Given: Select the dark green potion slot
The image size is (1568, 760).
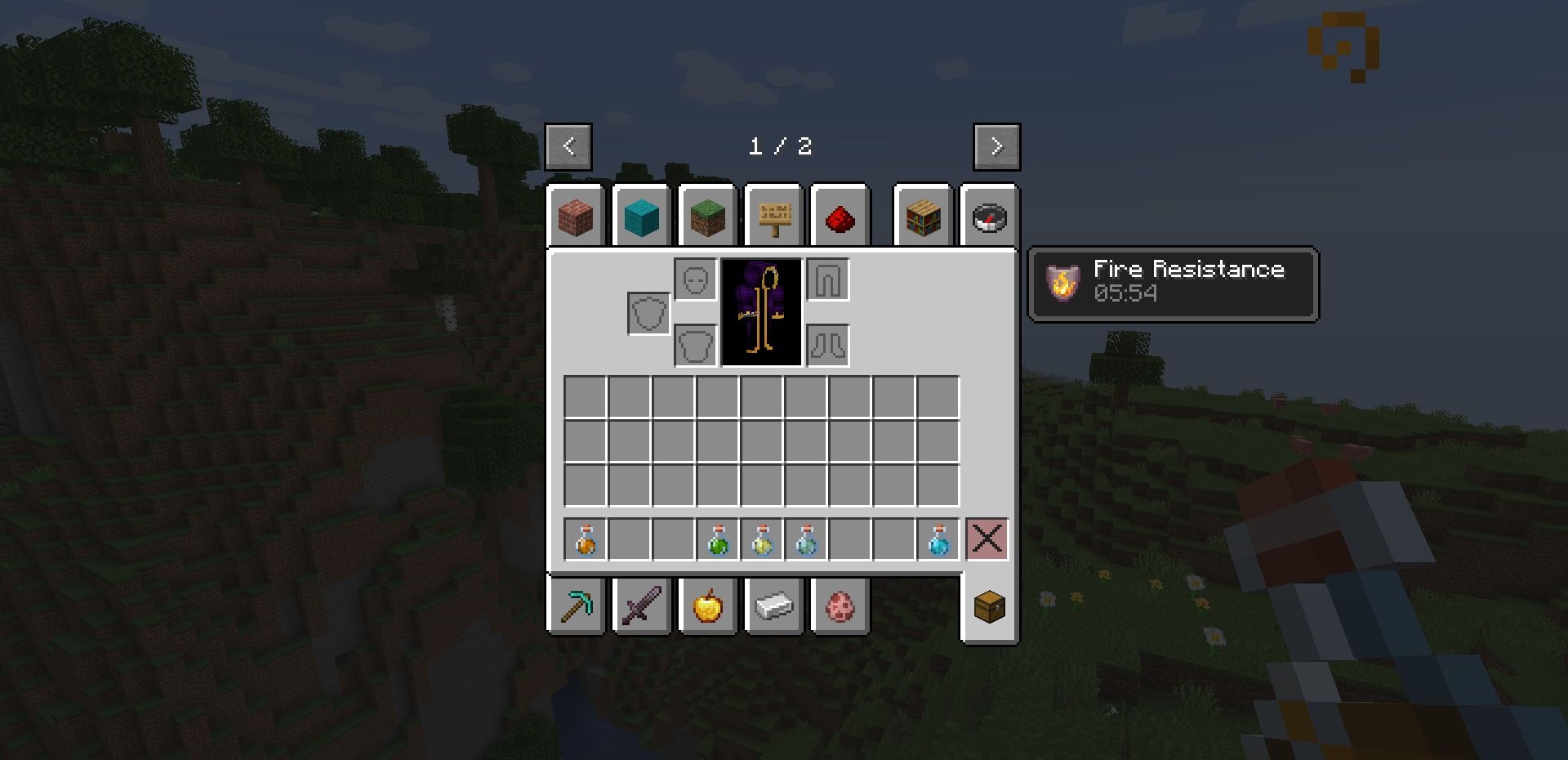Looking at the screenshot, I should click(x=718, y=539).
